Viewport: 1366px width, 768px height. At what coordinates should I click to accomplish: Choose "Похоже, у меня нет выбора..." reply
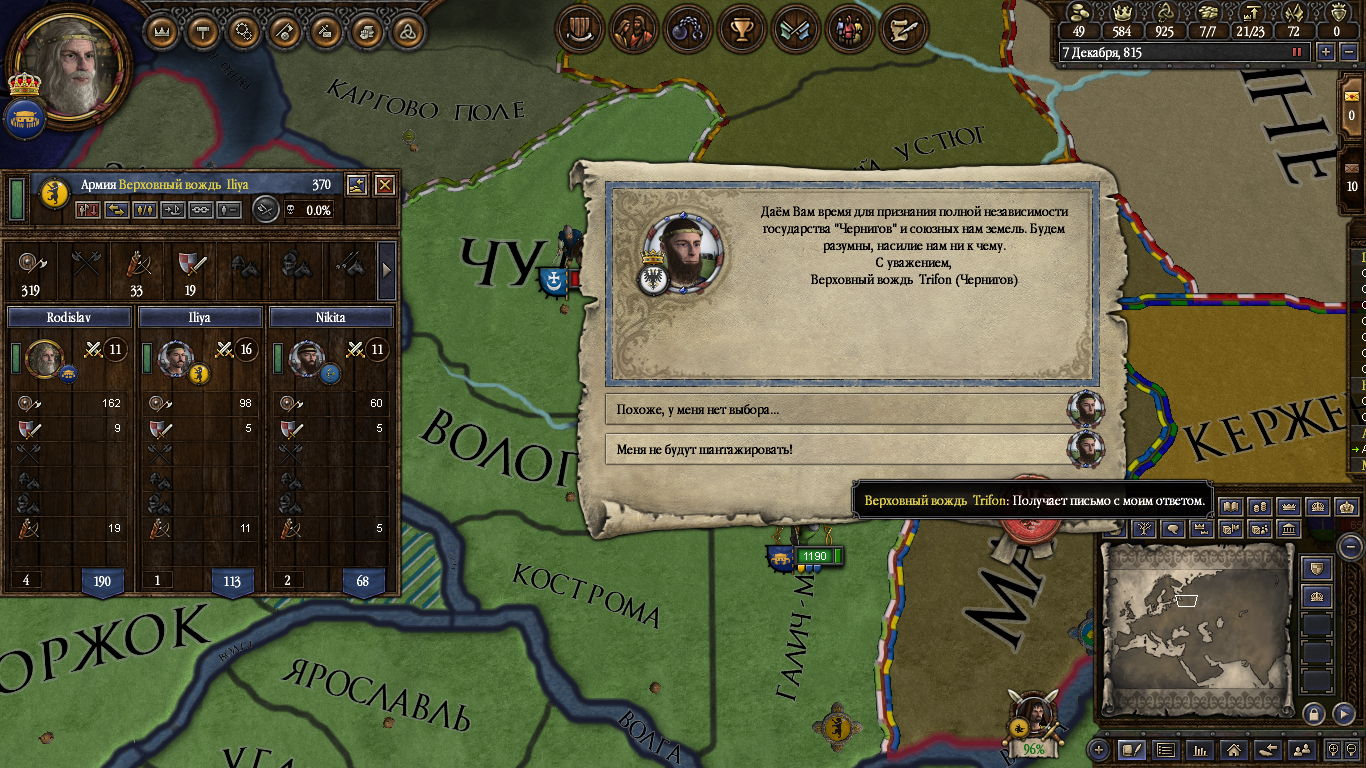(838, 409)
